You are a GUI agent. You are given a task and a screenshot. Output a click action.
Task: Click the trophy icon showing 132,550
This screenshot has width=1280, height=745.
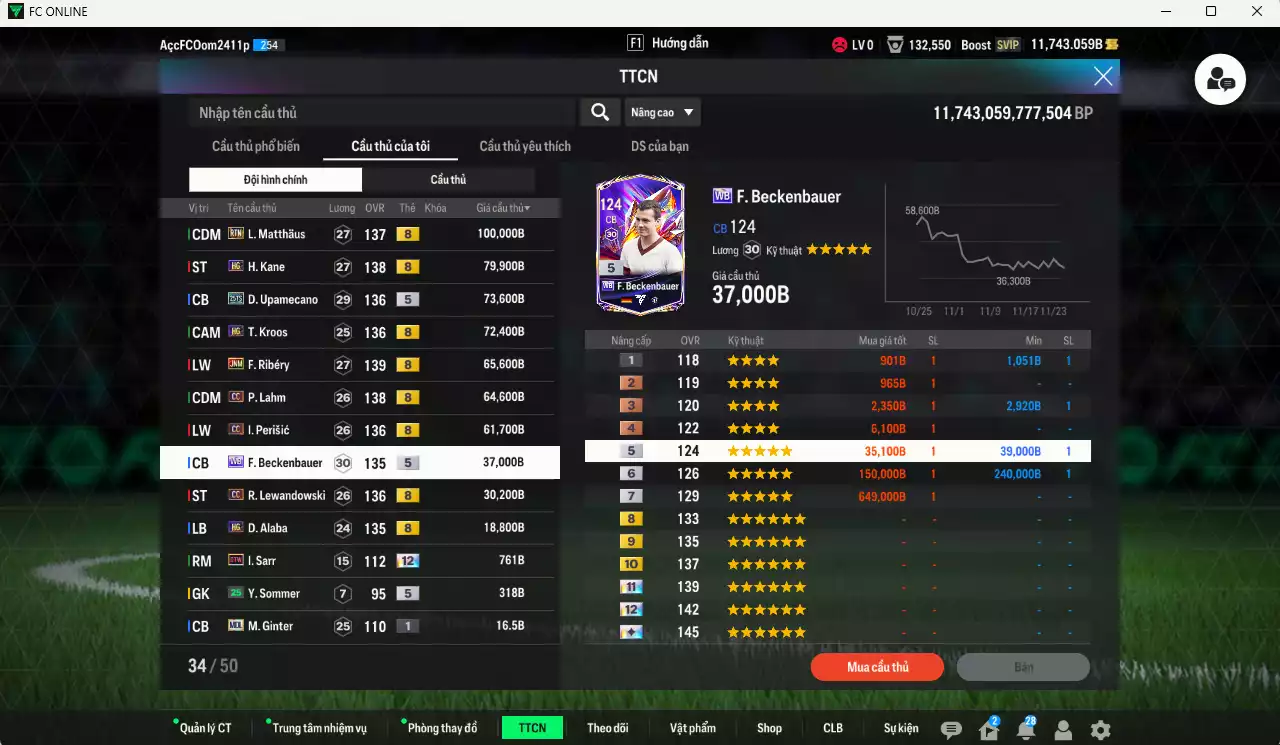click(896, 44)
